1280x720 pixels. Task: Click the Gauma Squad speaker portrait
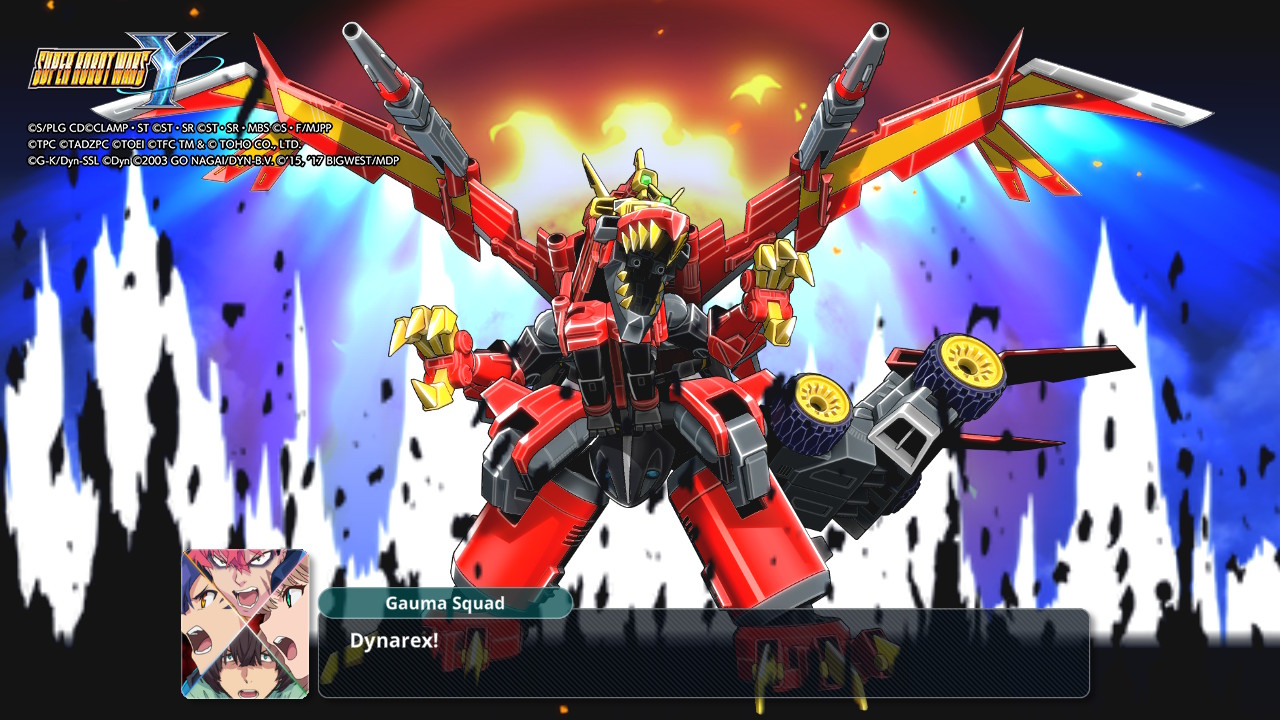(245, 623)
